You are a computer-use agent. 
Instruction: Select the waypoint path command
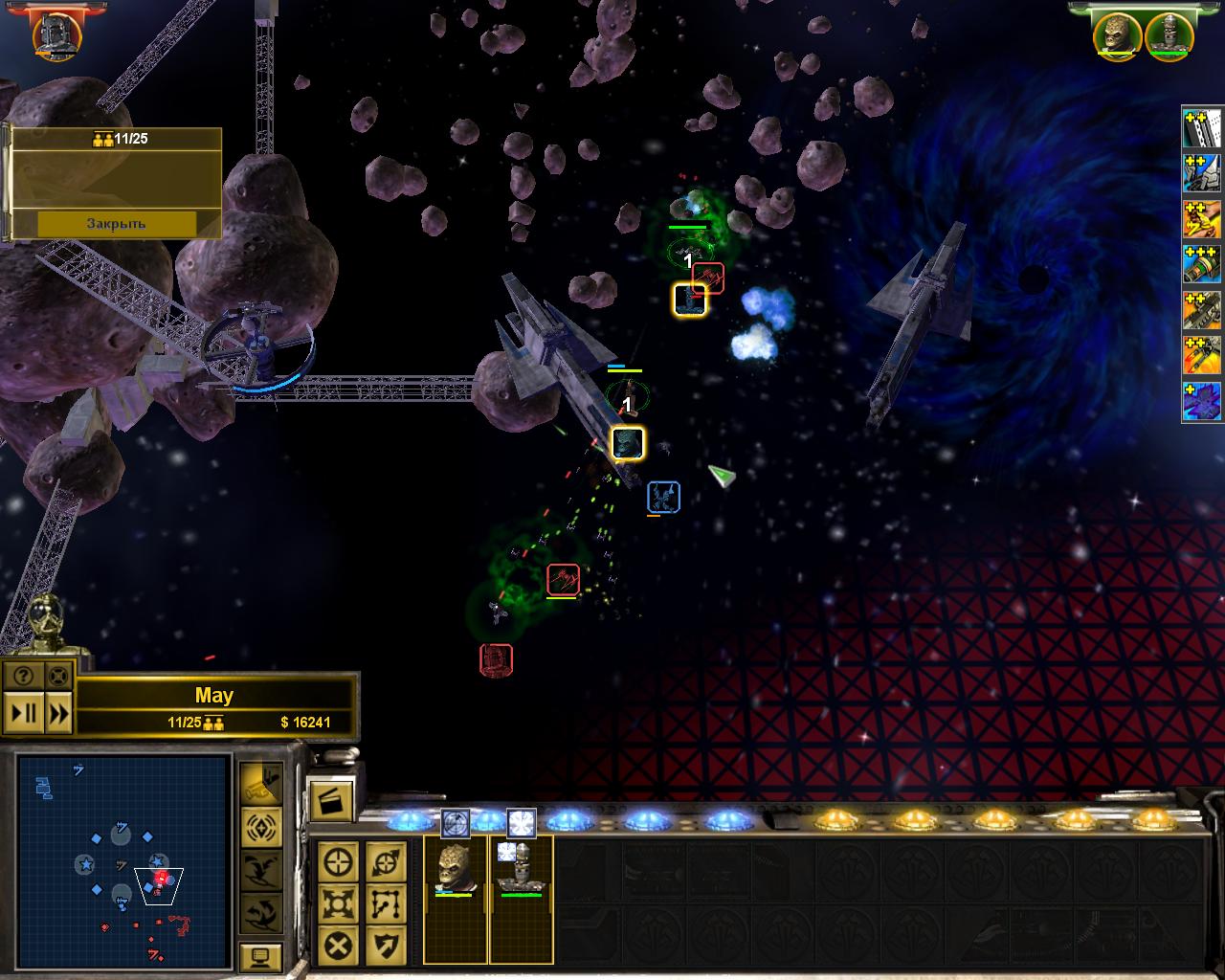click(x=386, y=903)
